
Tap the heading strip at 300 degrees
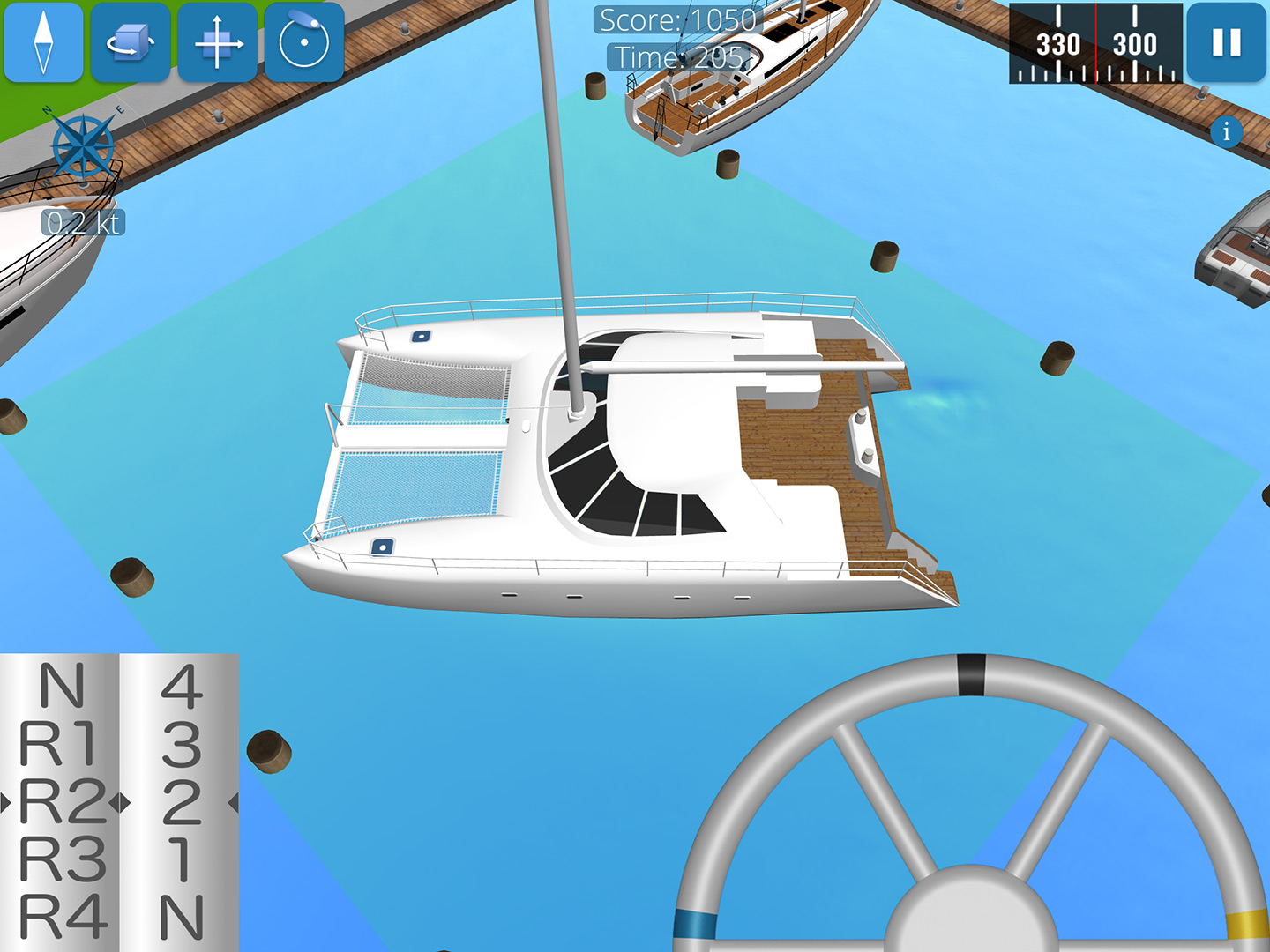pyautogui.click(x=1136, y=42)
